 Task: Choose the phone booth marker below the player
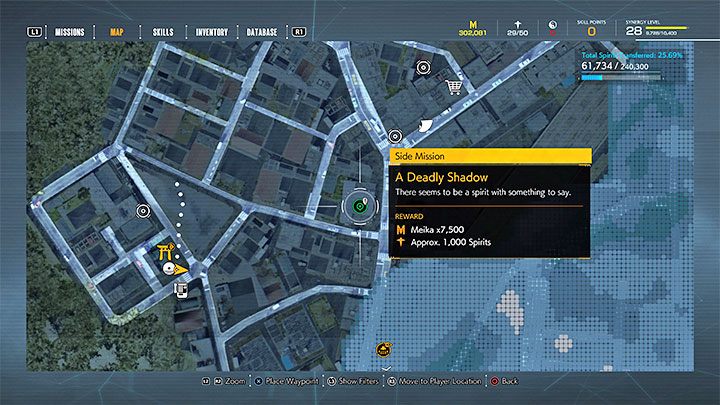181,290
